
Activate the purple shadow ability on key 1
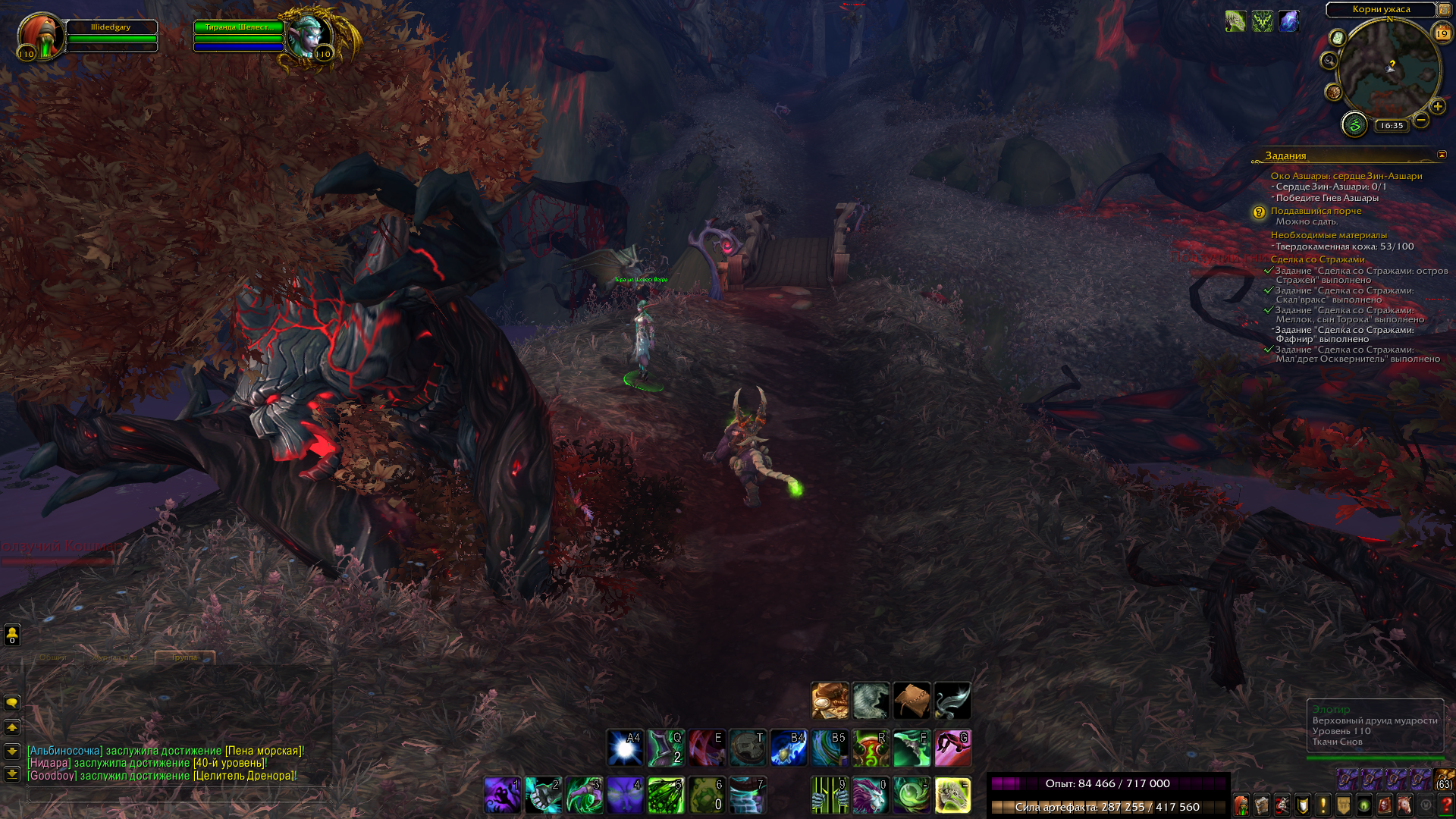(x=502, y=795)
